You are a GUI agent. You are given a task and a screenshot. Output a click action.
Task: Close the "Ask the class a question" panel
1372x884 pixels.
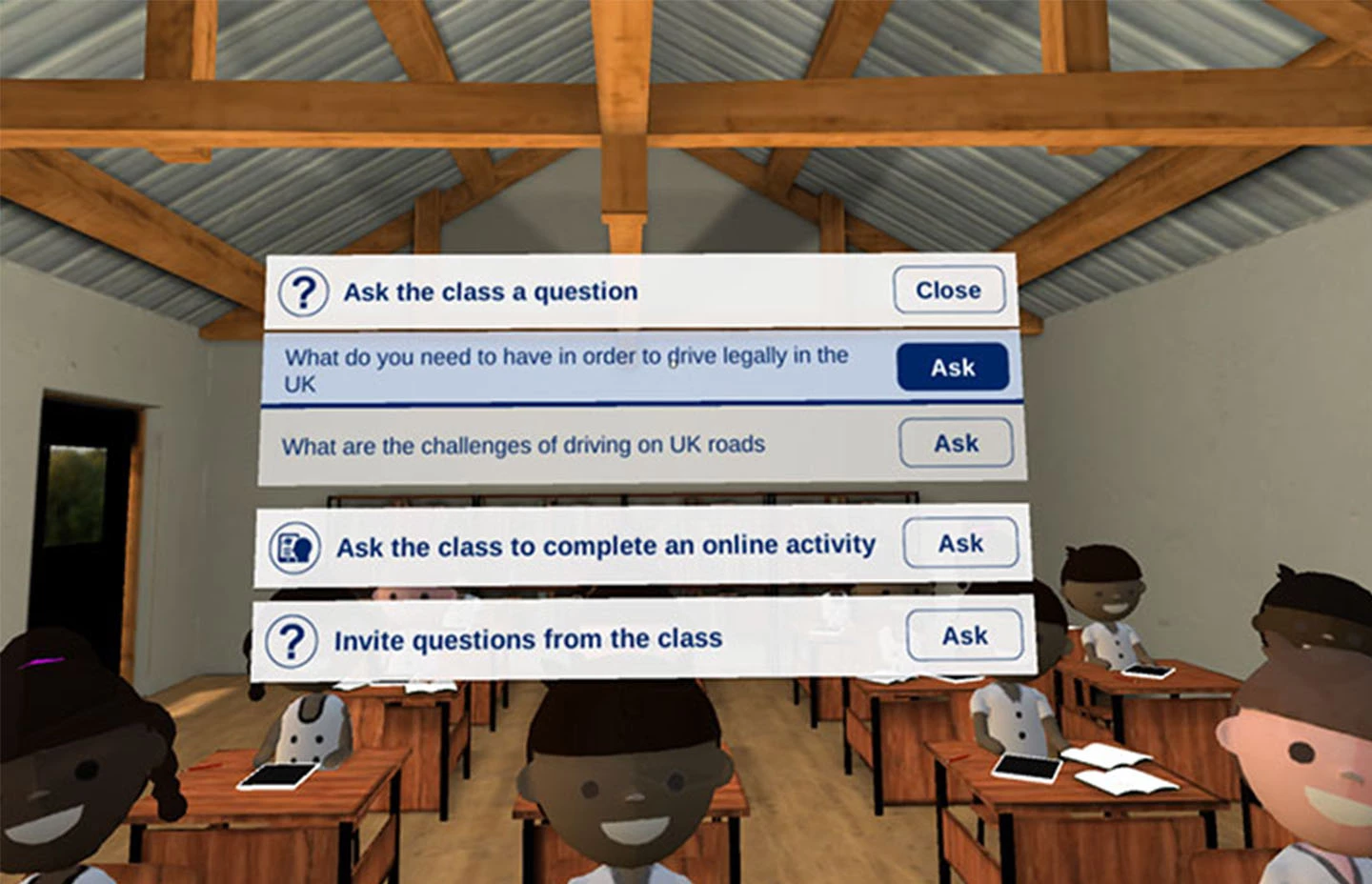pos(948,290)
